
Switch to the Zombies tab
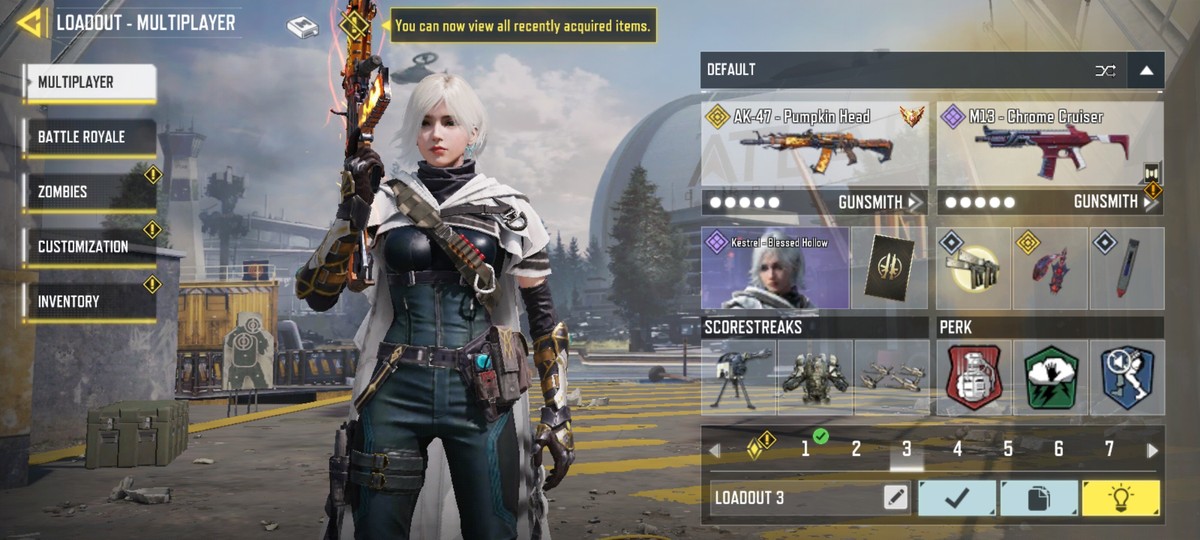click(x=89, y=192)
